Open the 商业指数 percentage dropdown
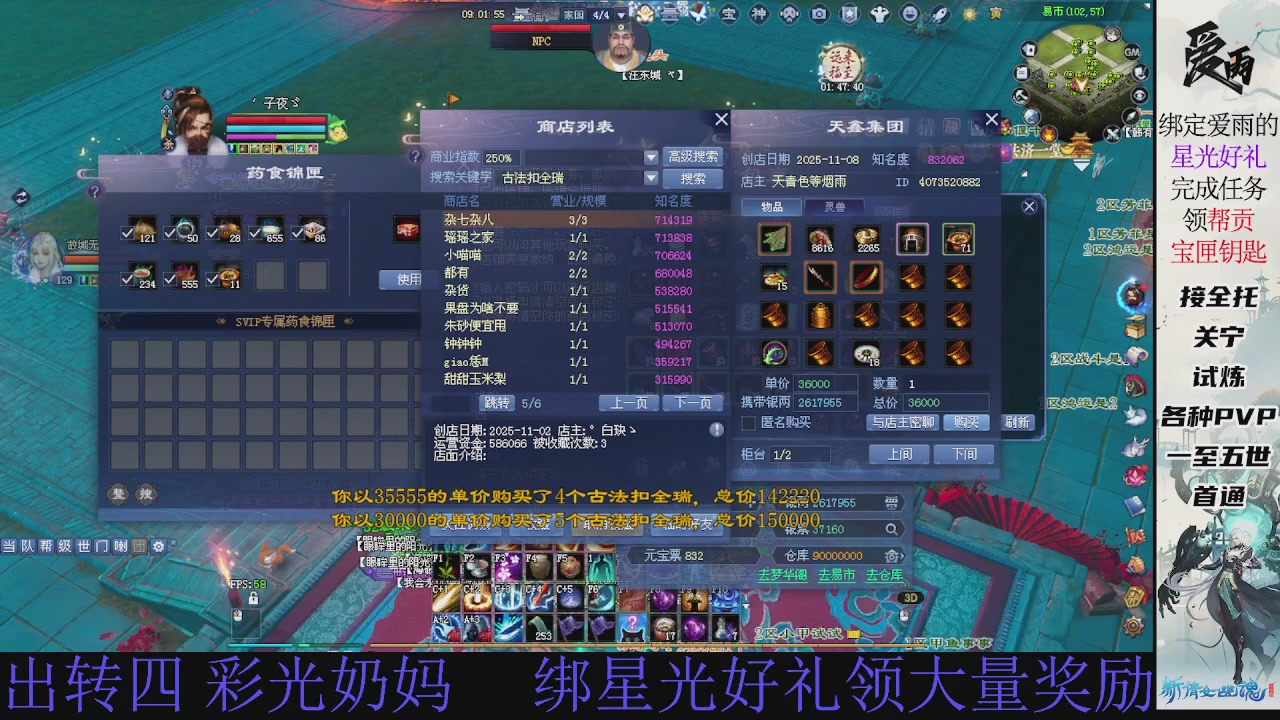1280x720 pixels. [x=651, y=158]
